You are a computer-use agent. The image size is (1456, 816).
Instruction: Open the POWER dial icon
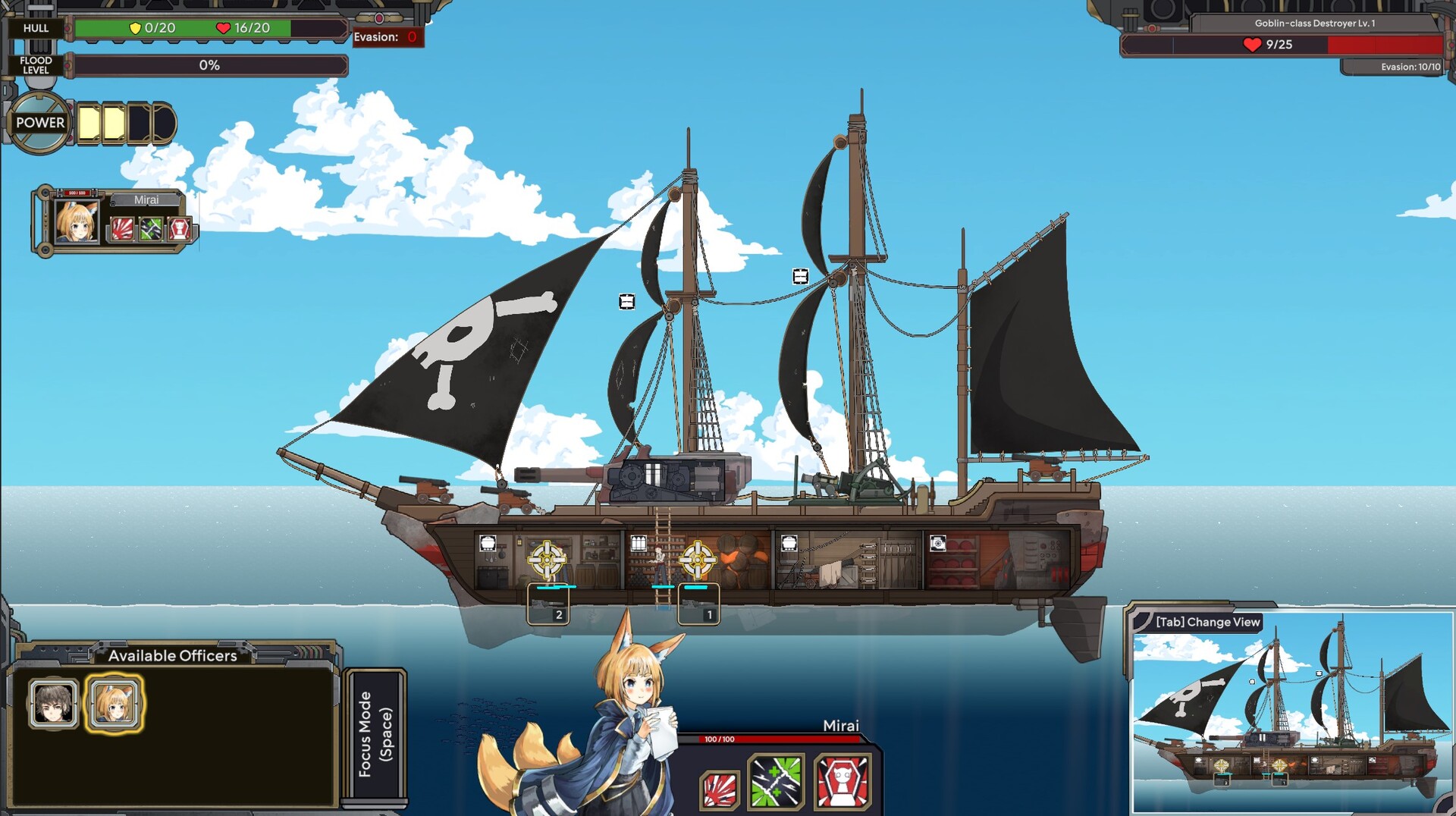[x=39, y=123]
